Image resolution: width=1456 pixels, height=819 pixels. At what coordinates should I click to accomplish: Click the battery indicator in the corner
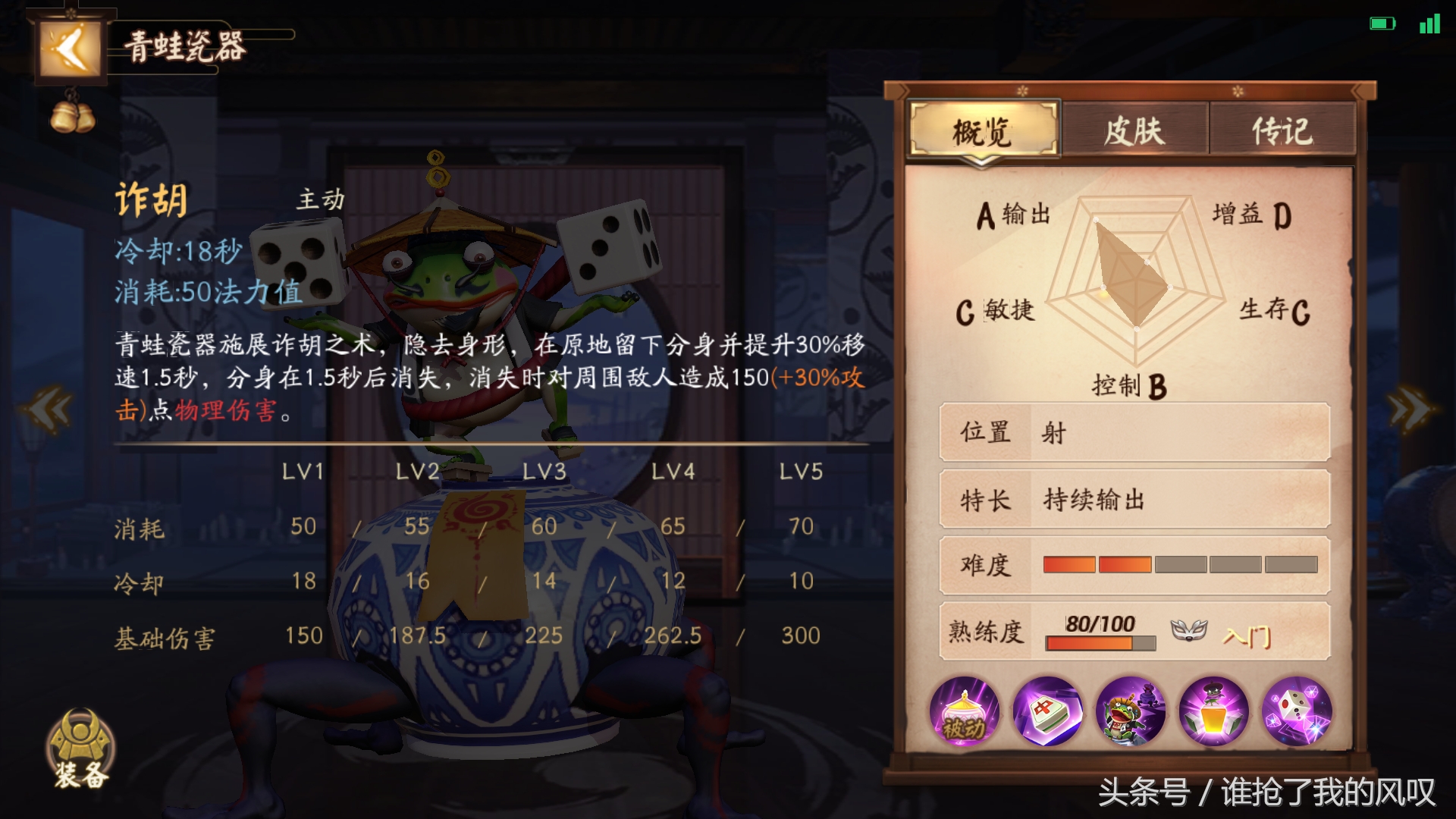pyautogui.click(x=1382, y=23)
